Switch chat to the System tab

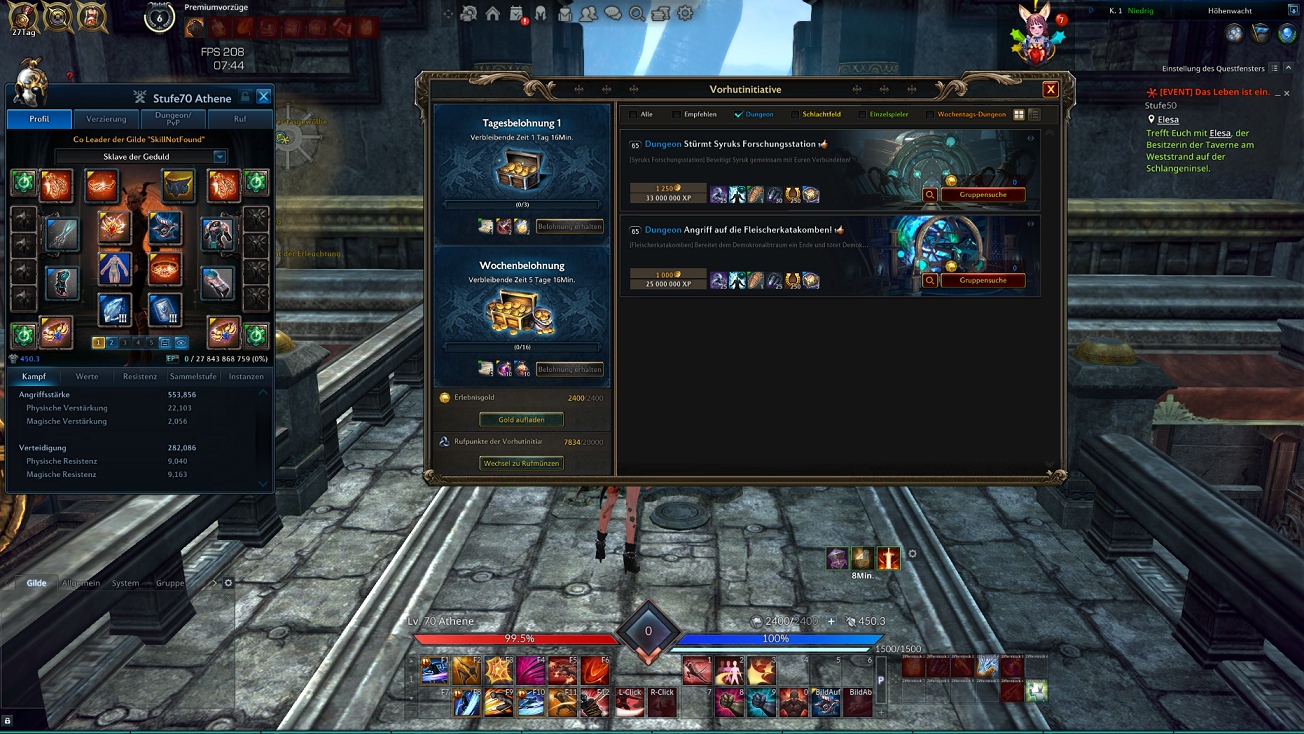(126, 583)
